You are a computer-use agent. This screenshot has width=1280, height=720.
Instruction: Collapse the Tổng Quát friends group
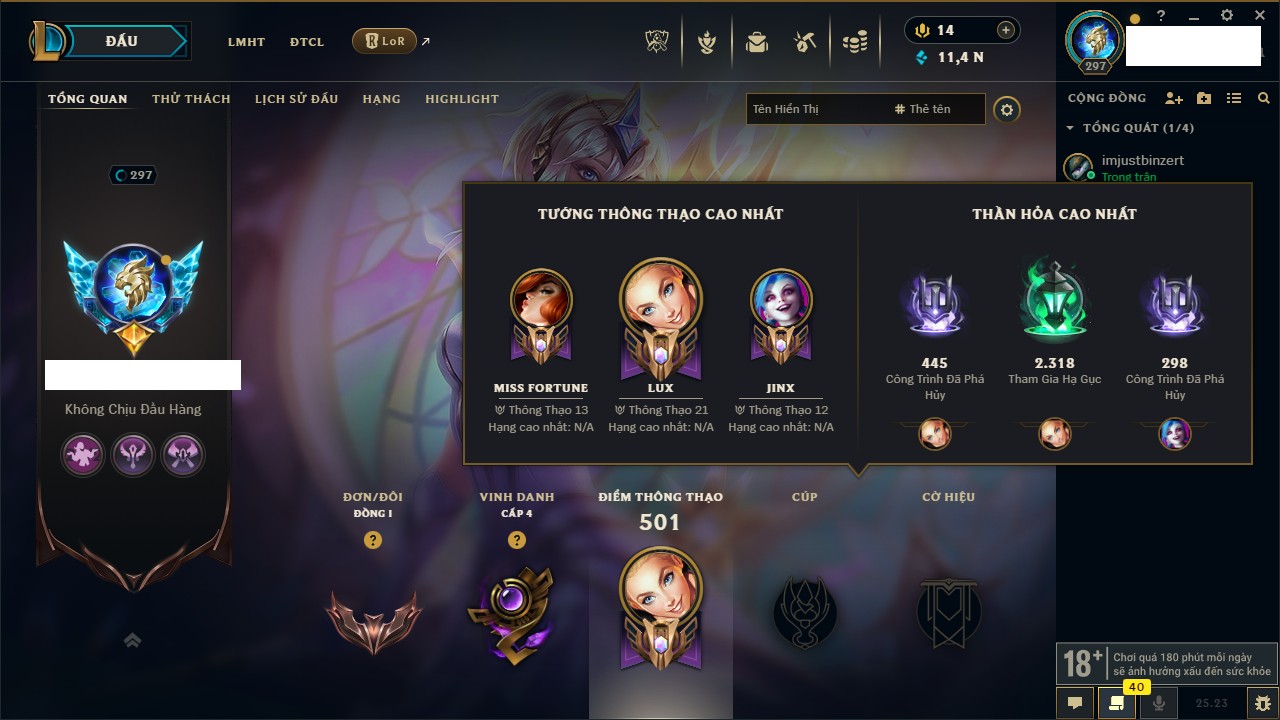(1070, 128)
